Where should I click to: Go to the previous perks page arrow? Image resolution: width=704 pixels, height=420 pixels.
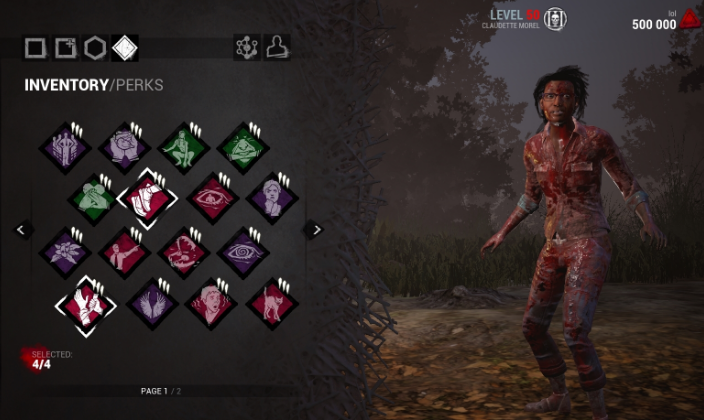coord(22,229)
